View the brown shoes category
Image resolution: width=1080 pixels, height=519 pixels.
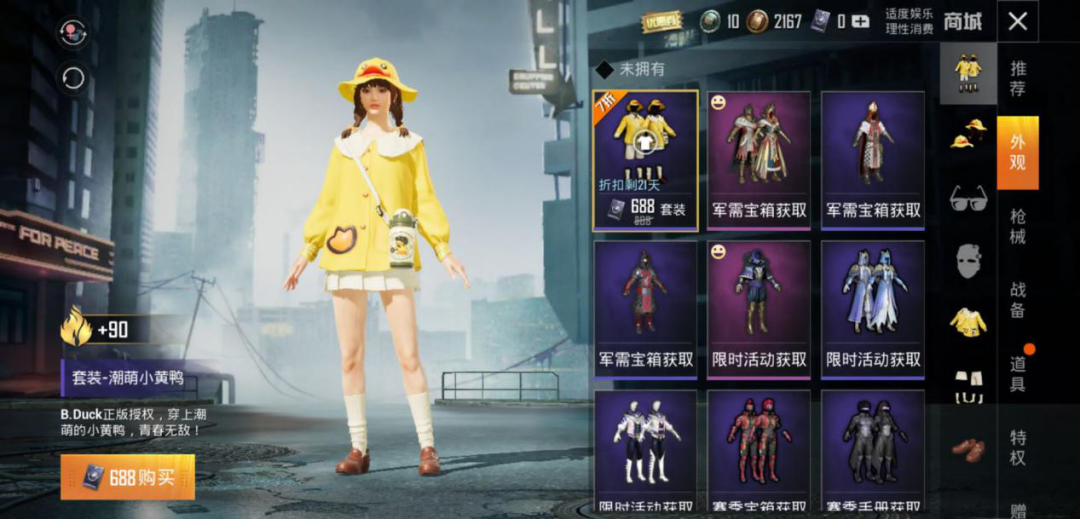pyautogui.click(x=967, y=448)
